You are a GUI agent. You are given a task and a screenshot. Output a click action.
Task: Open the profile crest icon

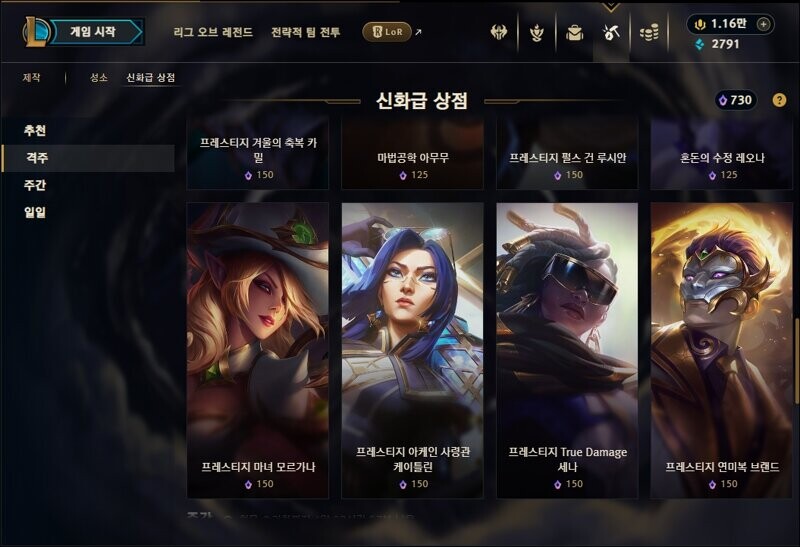point(536,33)
